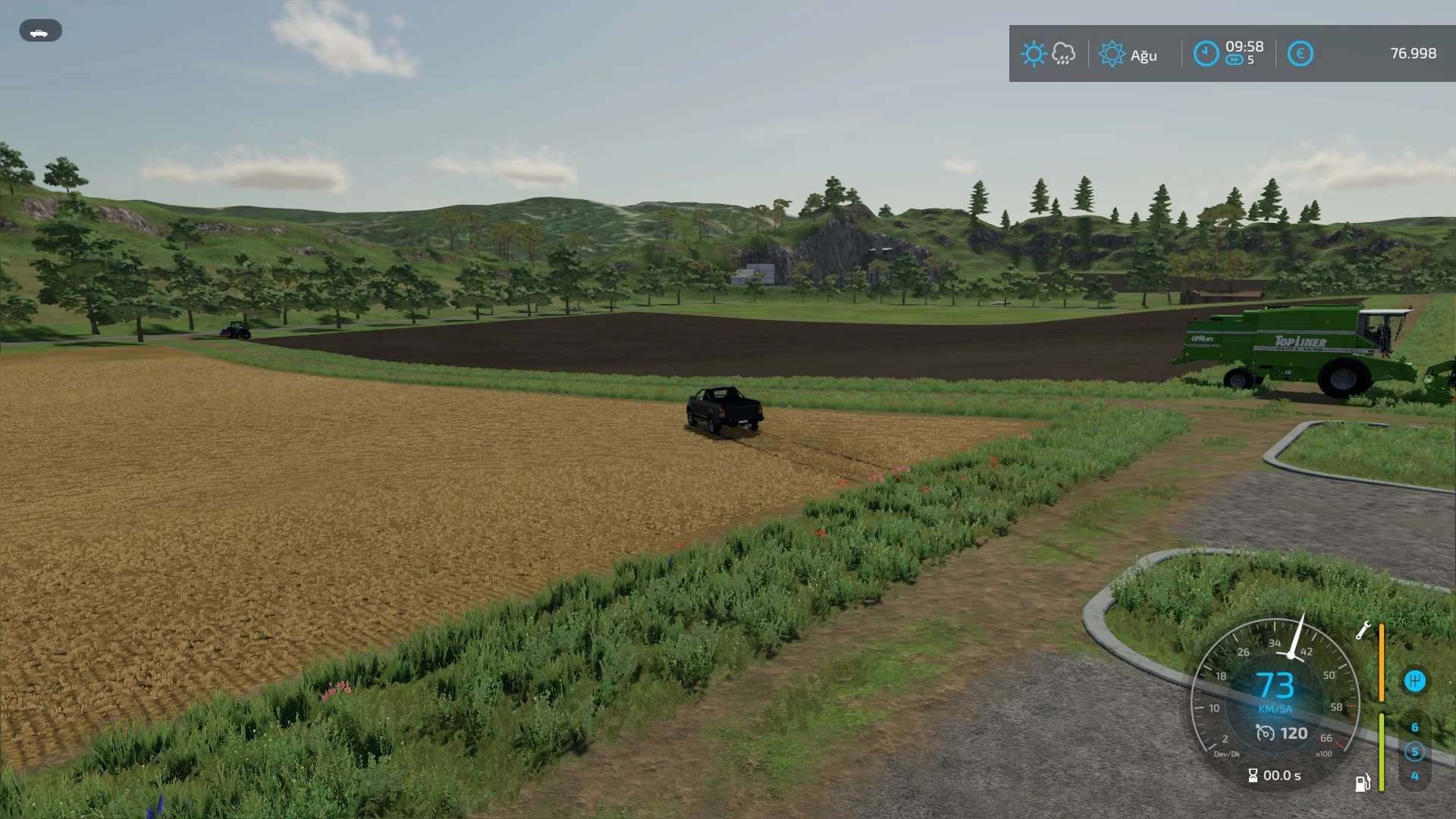Viewport: 1456px width, 819px height.
Task: Toggle the cruise control icon on the speedometer
Action: [1265, 733]
